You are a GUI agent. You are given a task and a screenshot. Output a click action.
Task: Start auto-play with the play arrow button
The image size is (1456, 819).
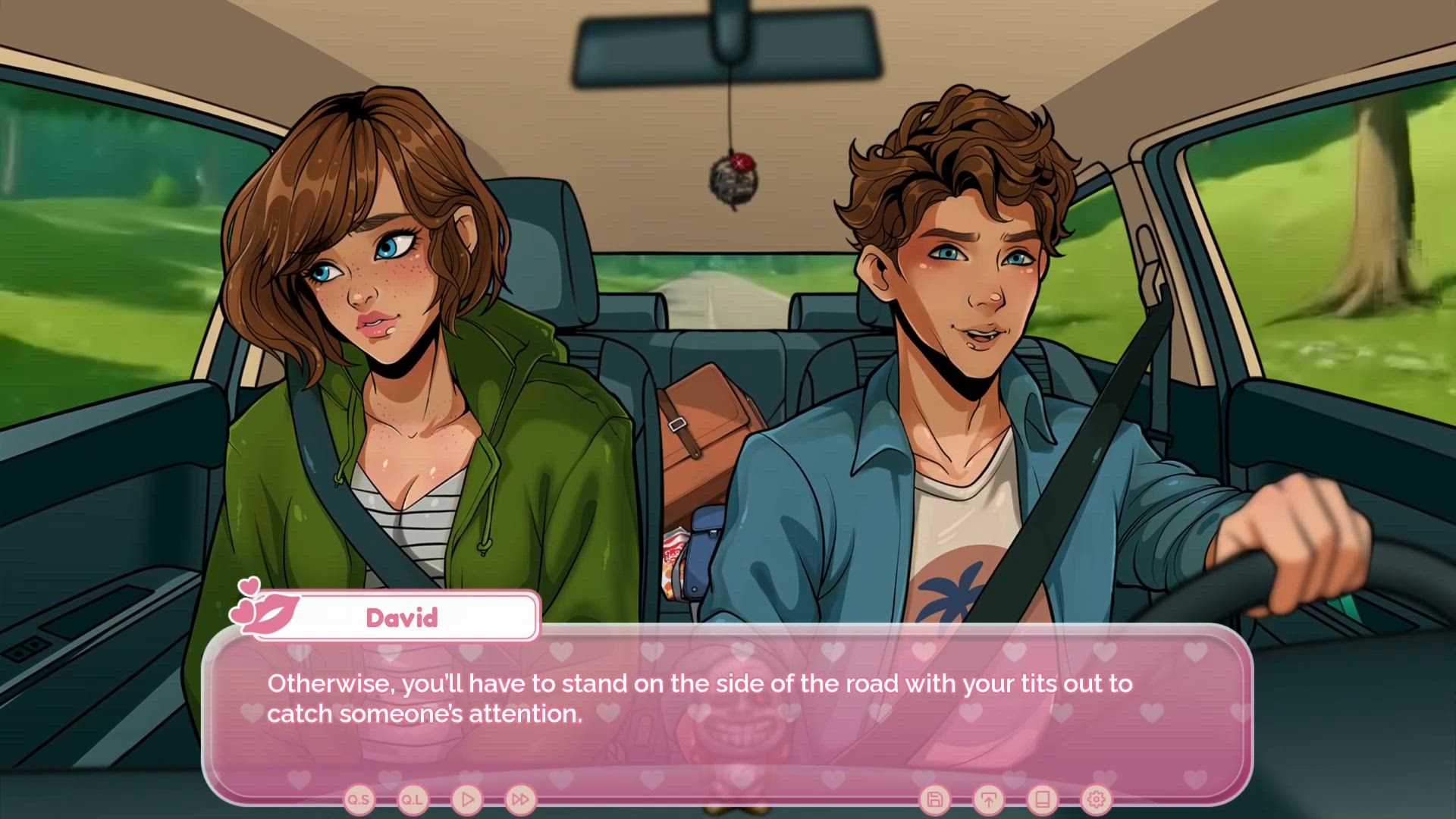pos(467,799)
